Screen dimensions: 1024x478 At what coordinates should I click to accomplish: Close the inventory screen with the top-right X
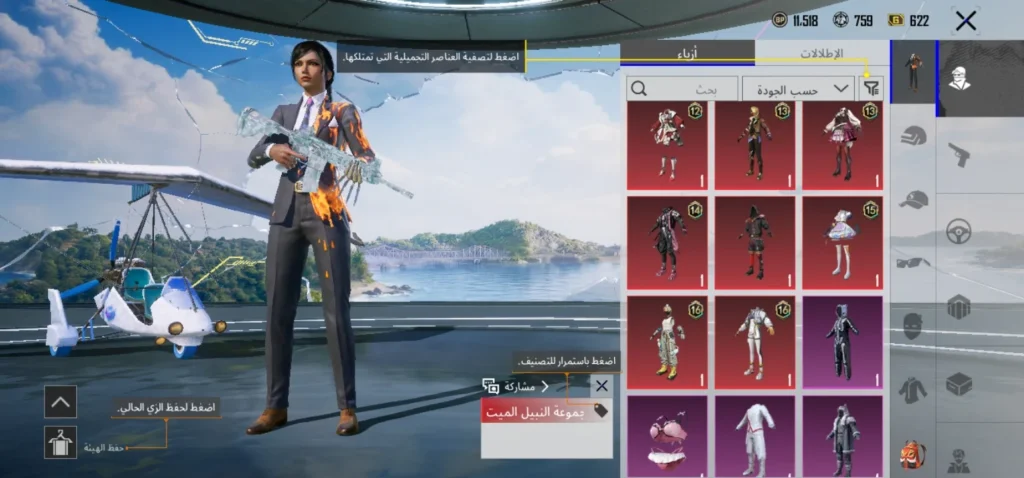pyautogui.click(x=965, y=21)
